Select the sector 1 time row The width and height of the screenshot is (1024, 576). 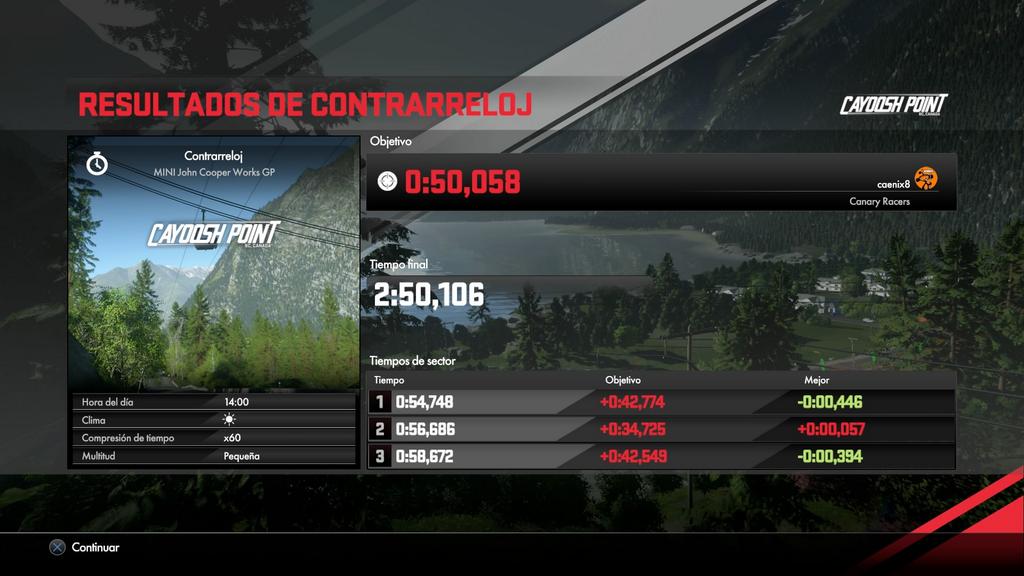(x=661, y=403)
